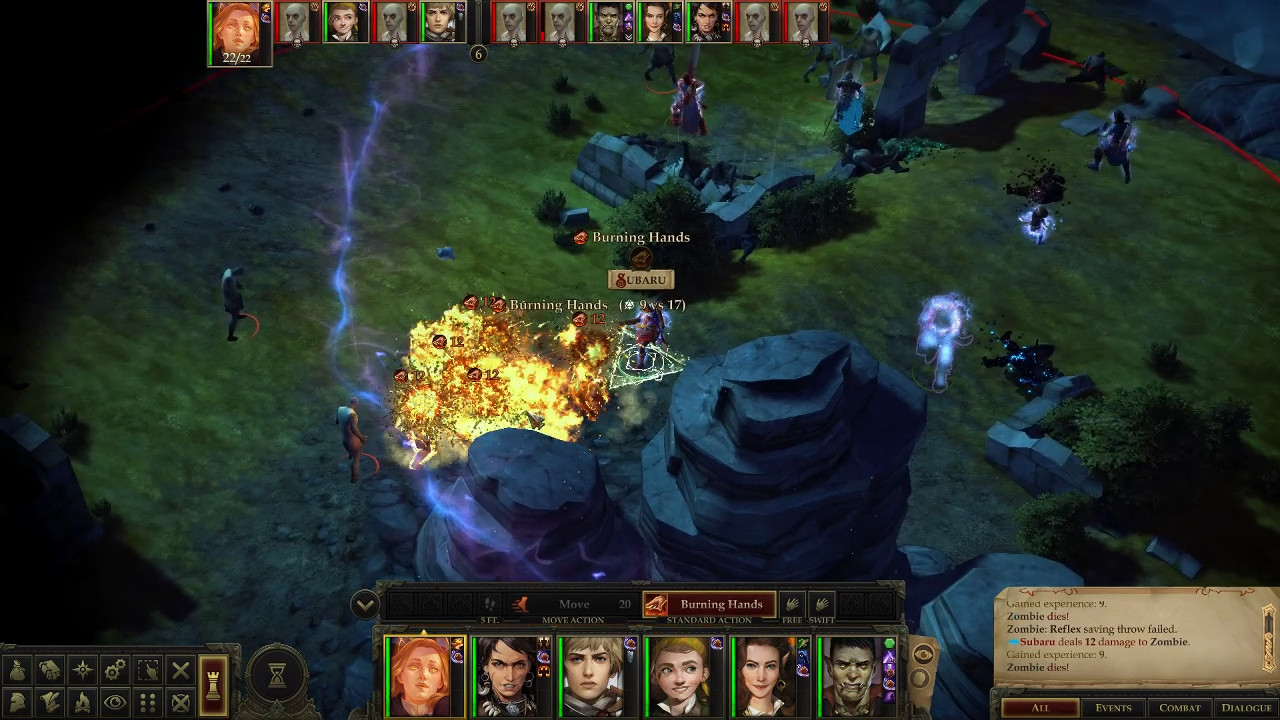This screenshot has width=1280, height=720.
Task: Click the campfire rest icon
Action: tap(83, 702)
